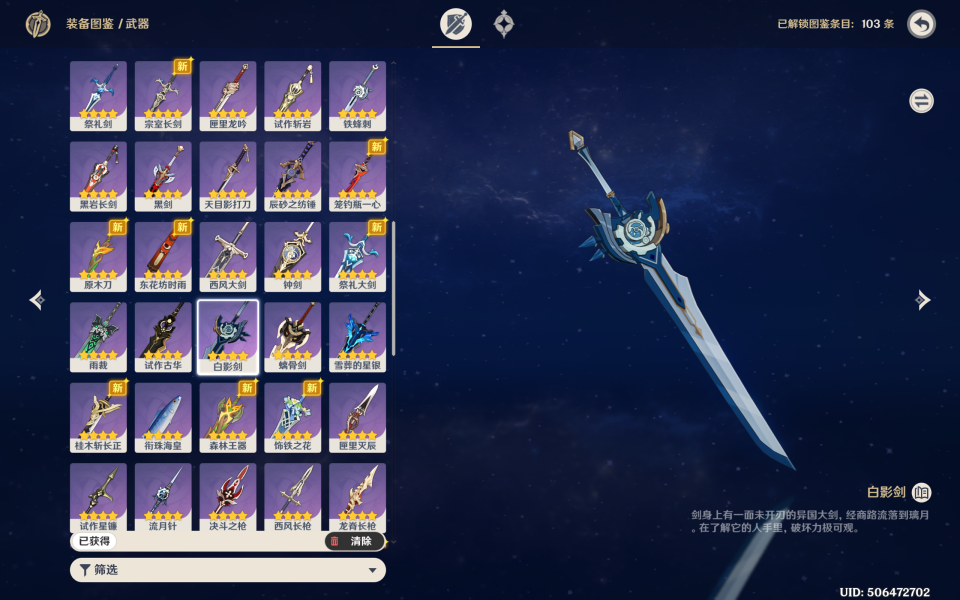Select the 祭礼剑 weapon tile

[x=98, y=96]
